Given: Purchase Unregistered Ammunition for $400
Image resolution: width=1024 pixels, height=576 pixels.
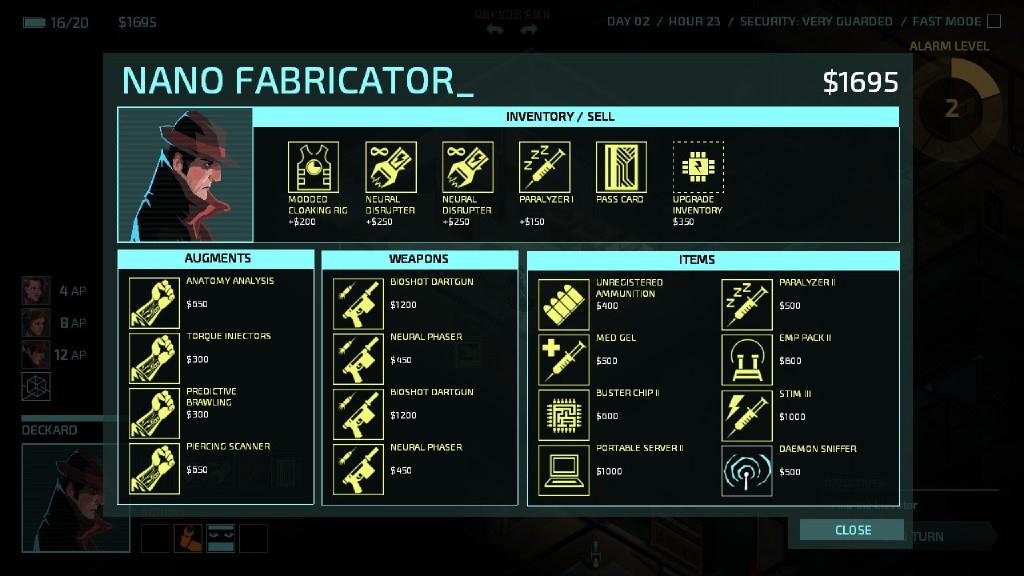Looking at the screenshot, I should pos(564,304).
